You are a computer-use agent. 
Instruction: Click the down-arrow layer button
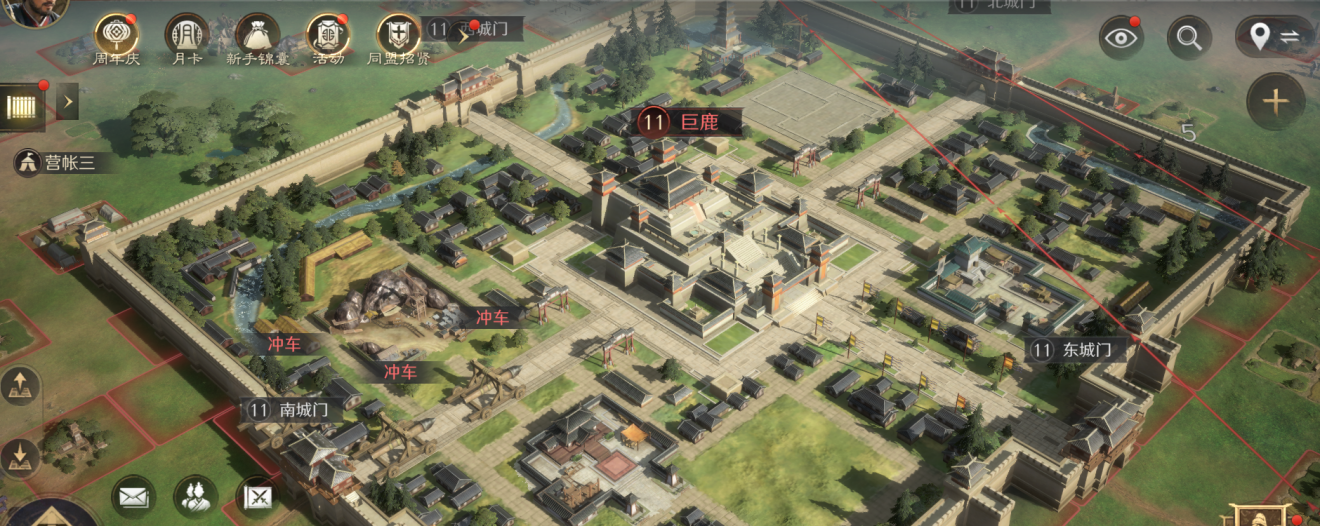(x=21, y=457)
